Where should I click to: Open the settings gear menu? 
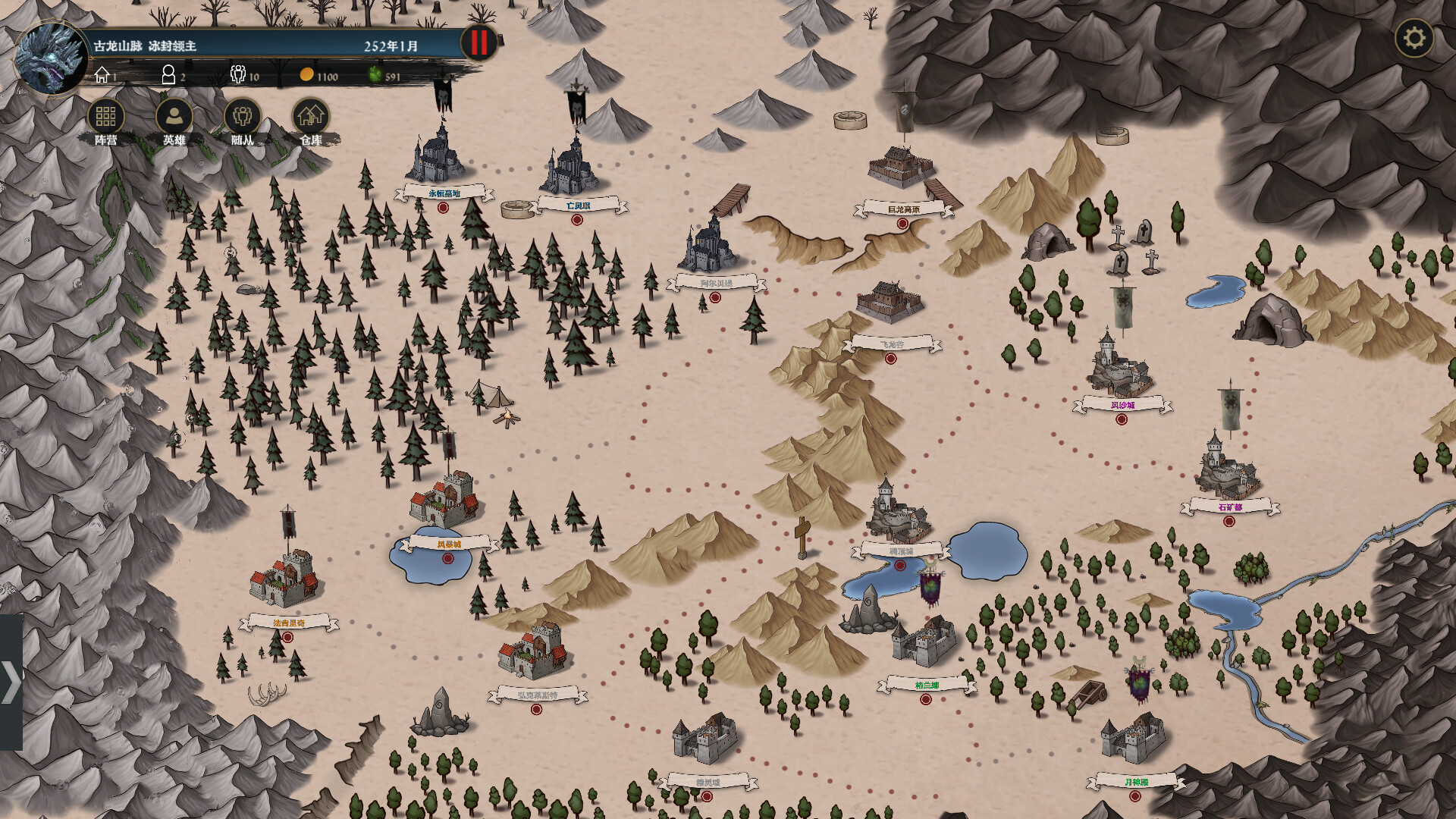pos(1415,36)
